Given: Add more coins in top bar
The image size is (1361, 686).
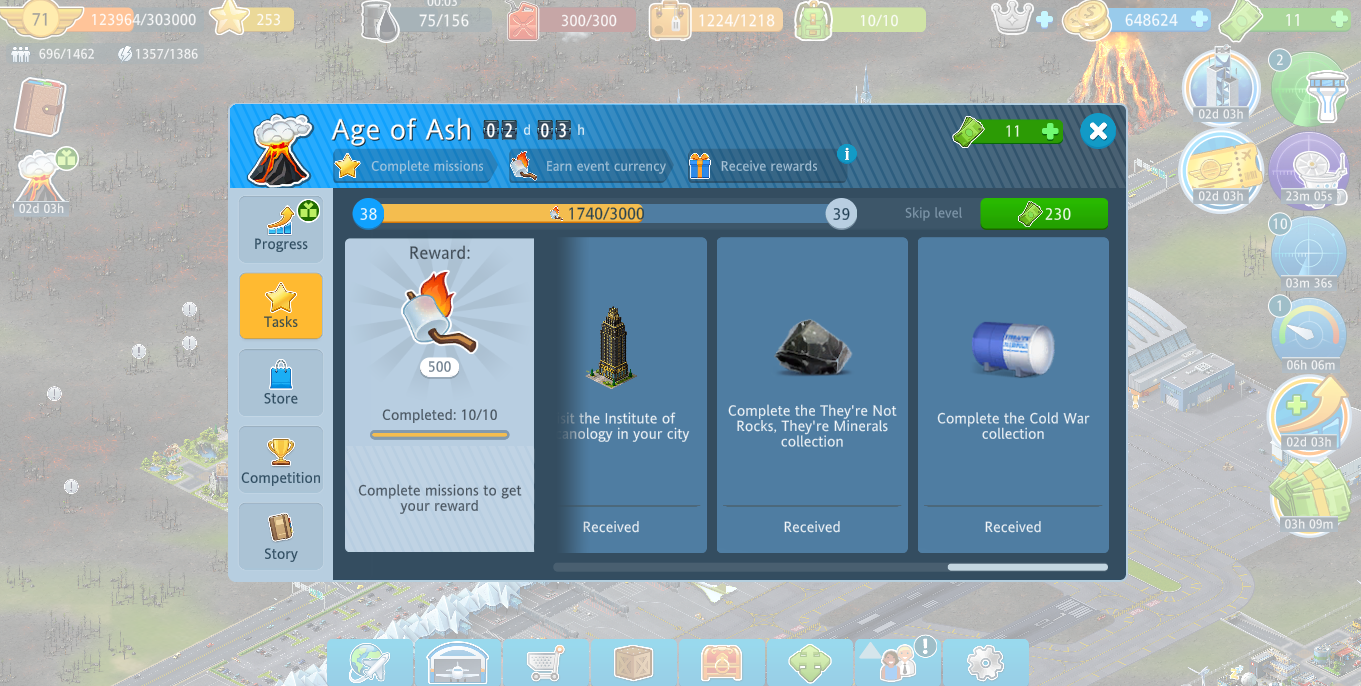Looking at the screenshot, I should coord(1199,19).
